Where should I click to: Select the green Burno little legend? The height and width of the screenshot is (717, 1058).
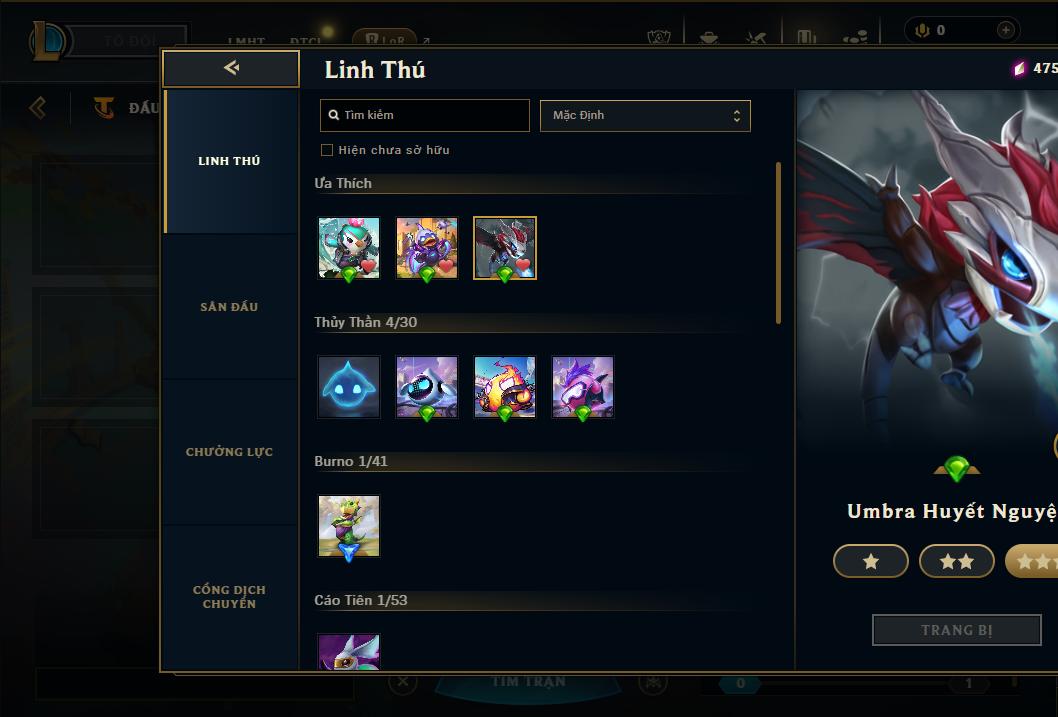349,525
